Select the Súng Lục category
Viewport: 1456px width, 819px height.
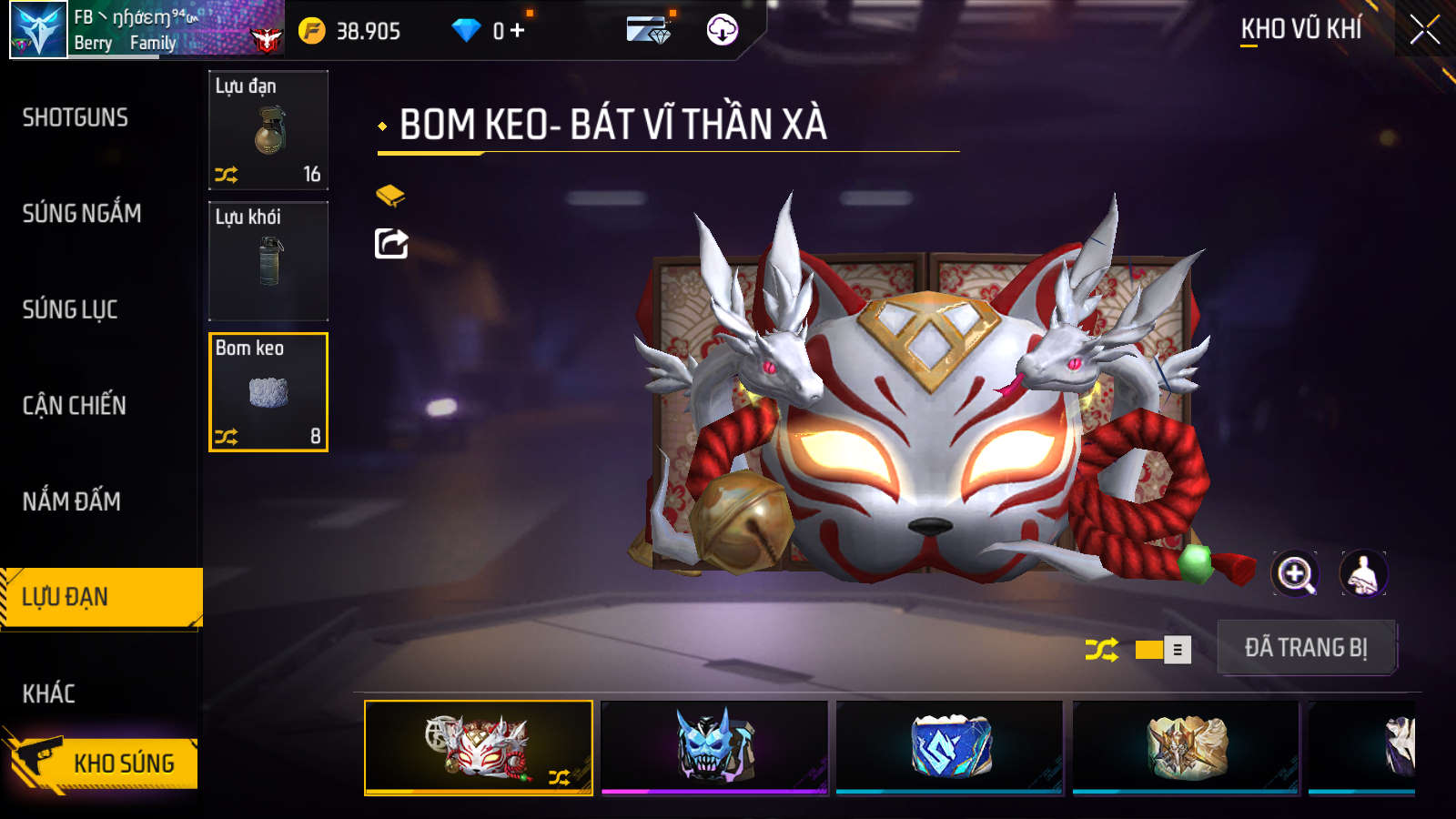pos(70,309)
